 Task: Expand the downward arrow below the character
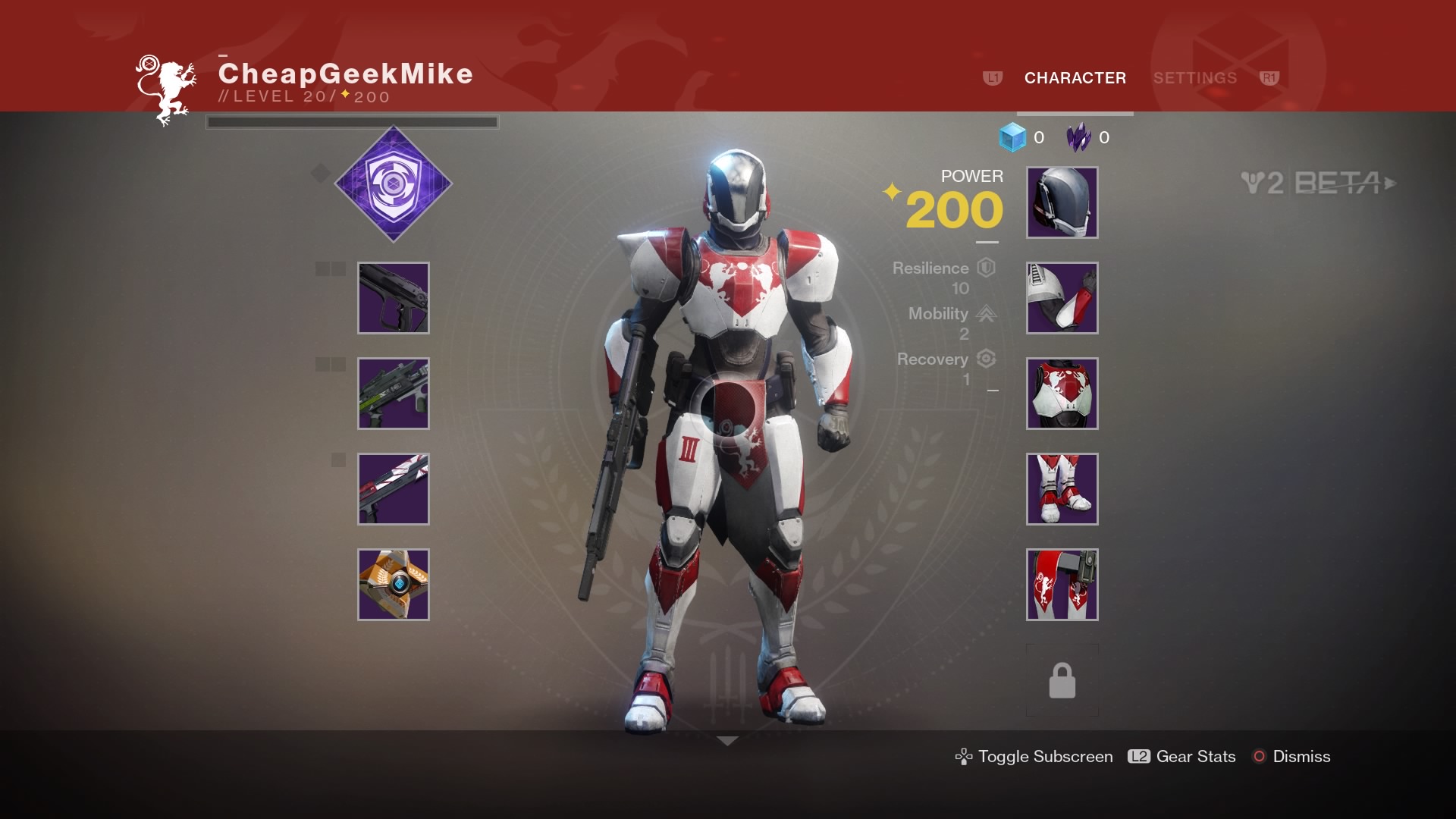[x=727, y=741]
